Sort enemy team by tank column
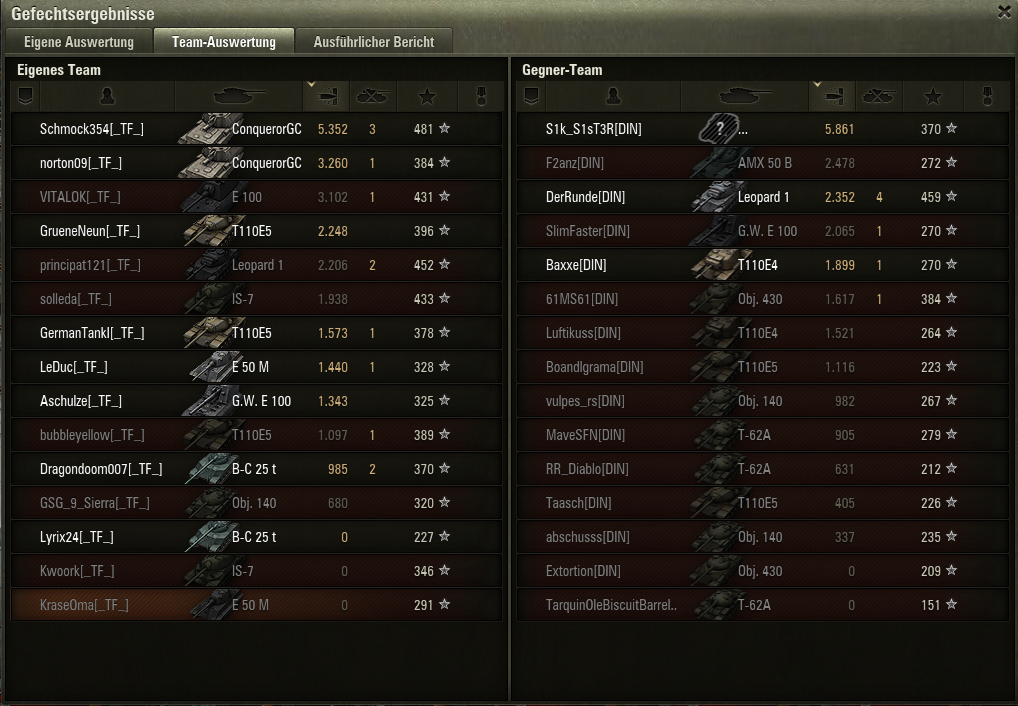The image size is (1018, 706). point(744,96)
